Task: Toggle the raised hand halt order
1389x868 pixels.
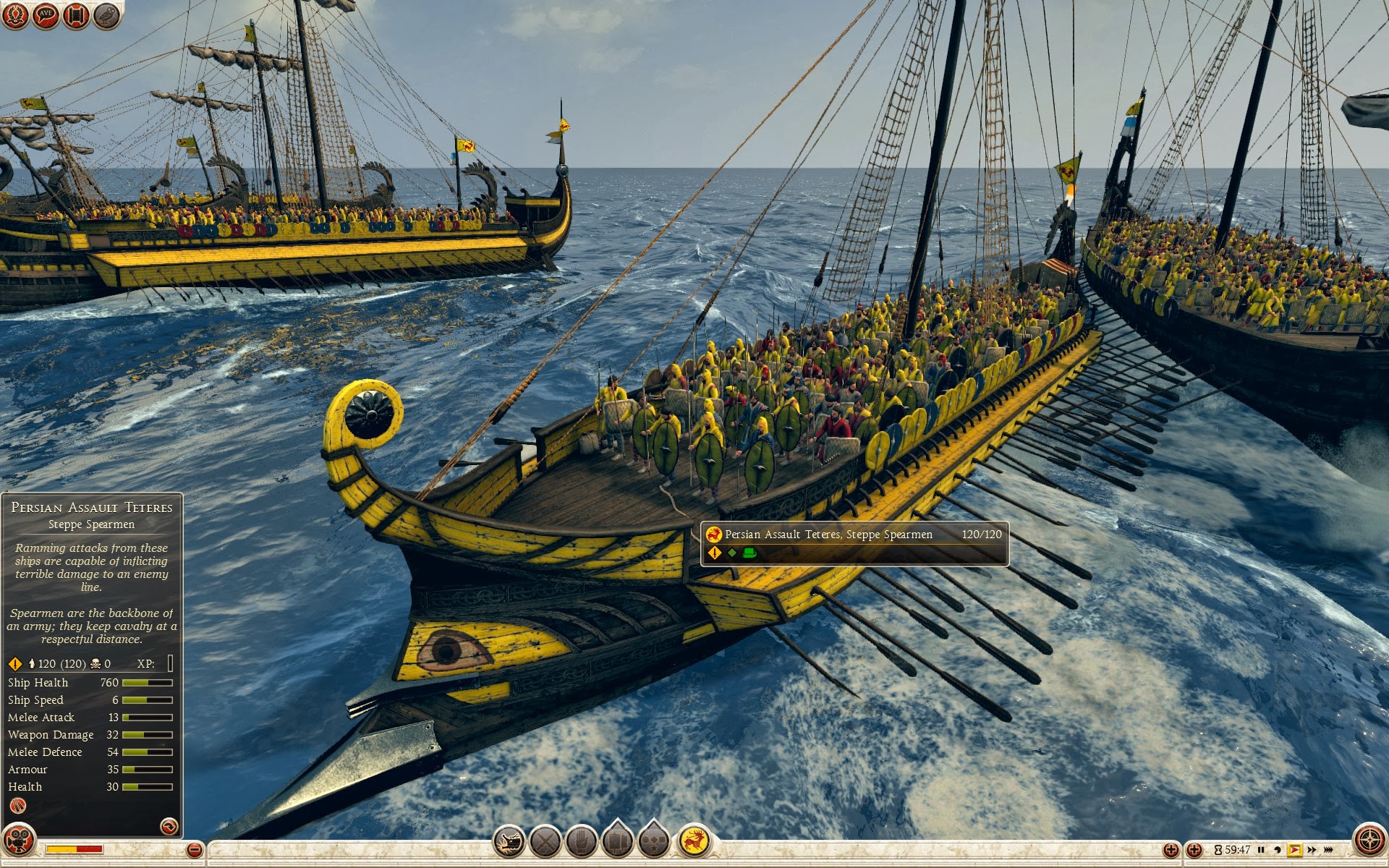Action: click(x=581, y=841)
